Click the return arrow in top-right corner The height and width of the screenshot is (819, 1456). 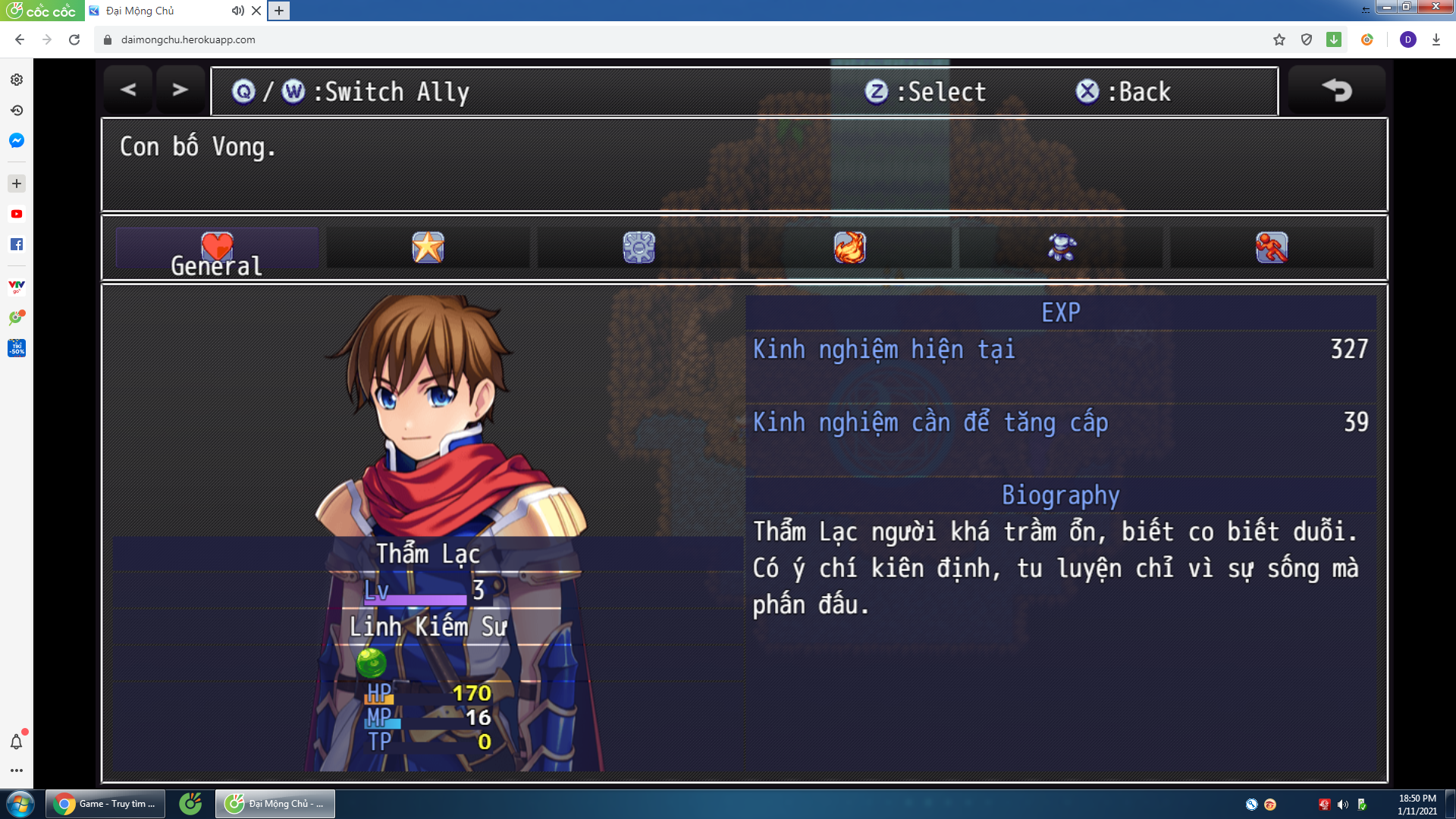coord(1336,89)
